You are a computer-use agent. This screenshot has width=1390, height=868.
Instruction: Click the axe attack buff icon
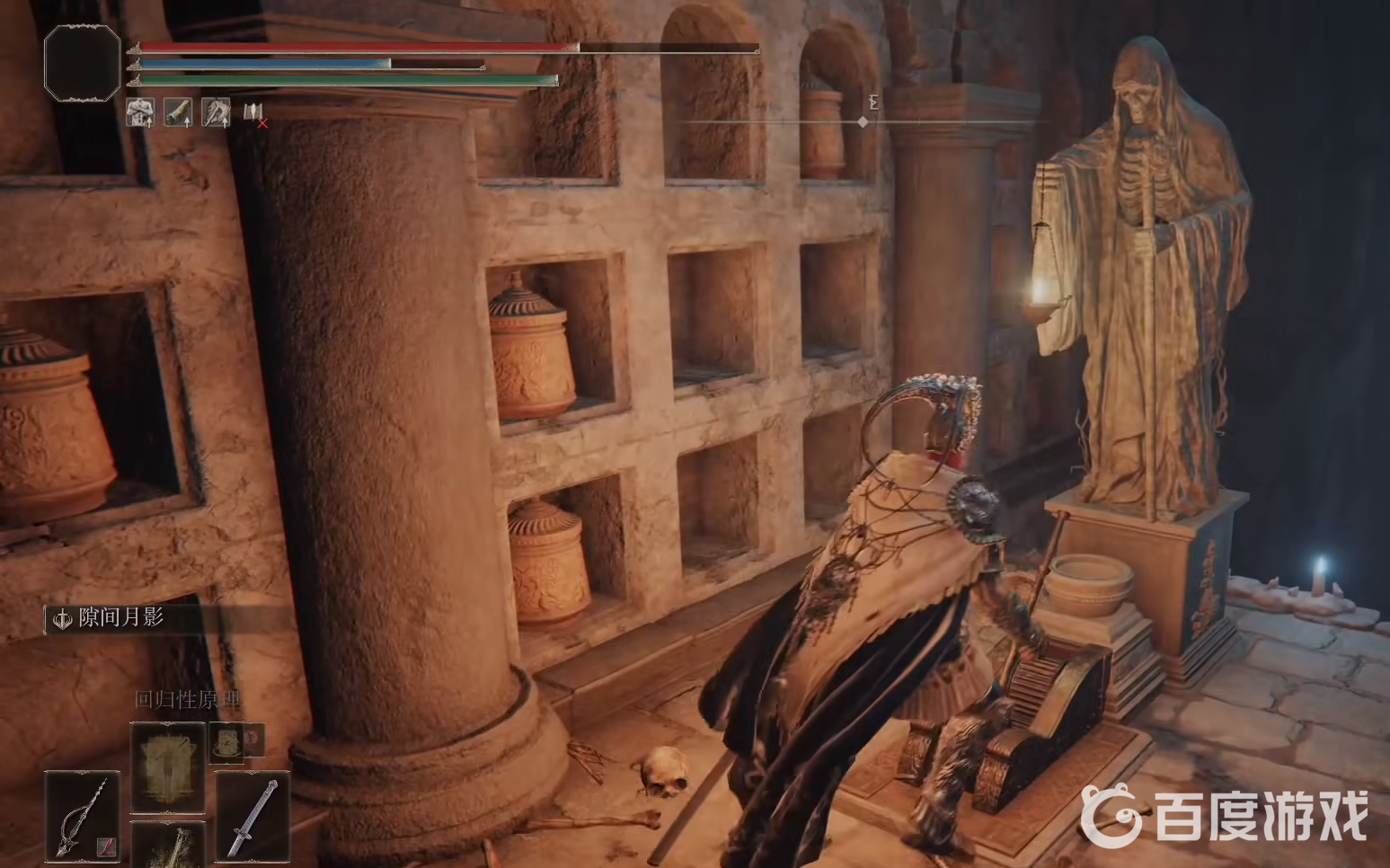pyautogui.click(x=216, y=112)
